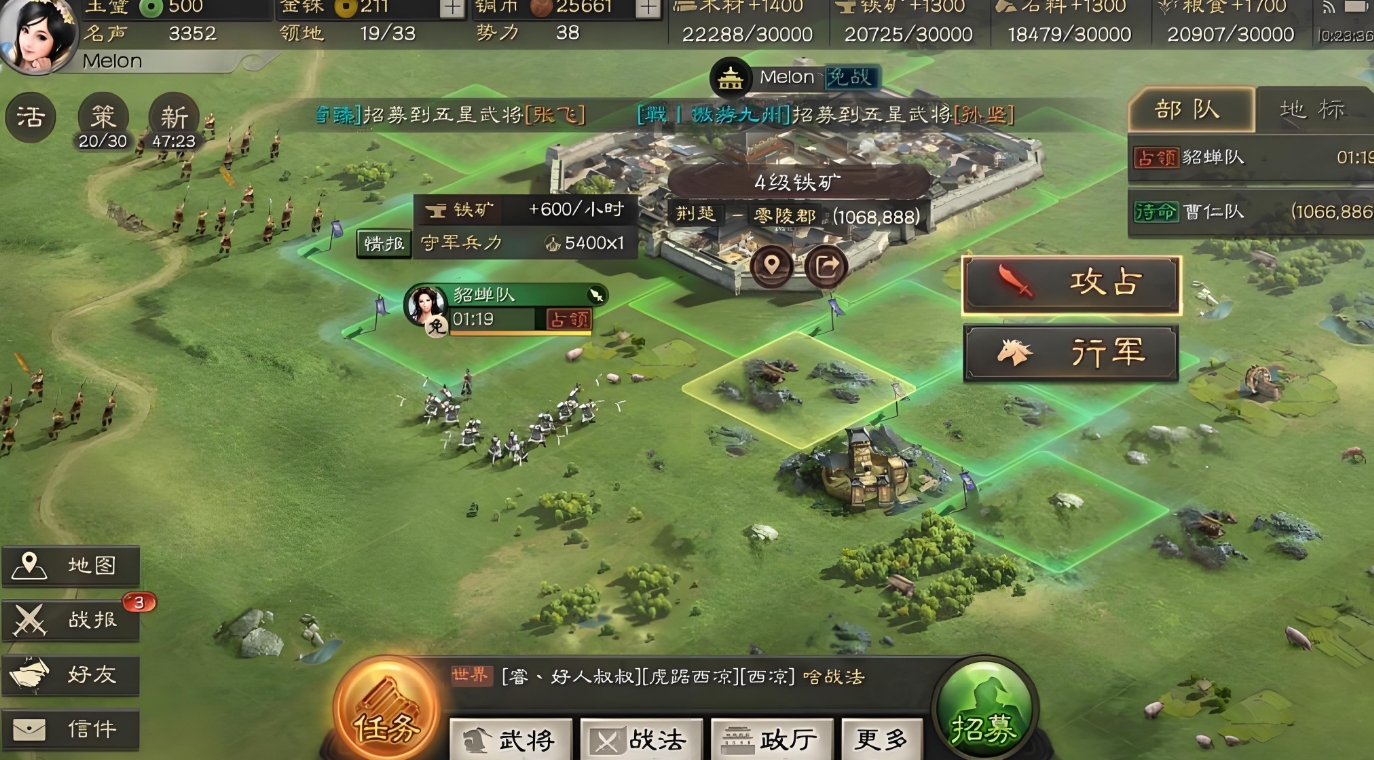View 战报 battle reports

[71, 620]
